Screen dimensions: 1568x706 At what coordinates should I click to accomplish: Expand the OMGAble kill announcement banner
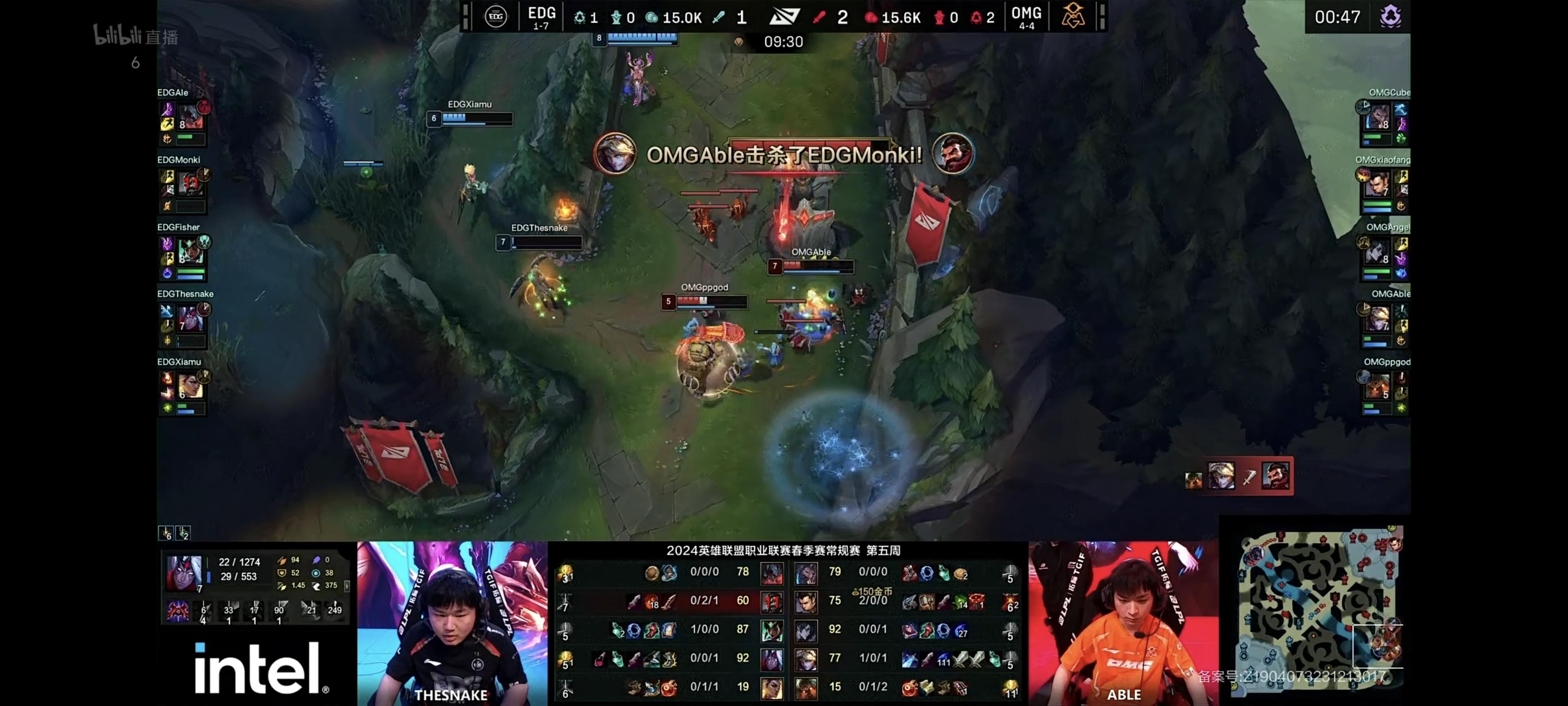click(x=785, y=156)
